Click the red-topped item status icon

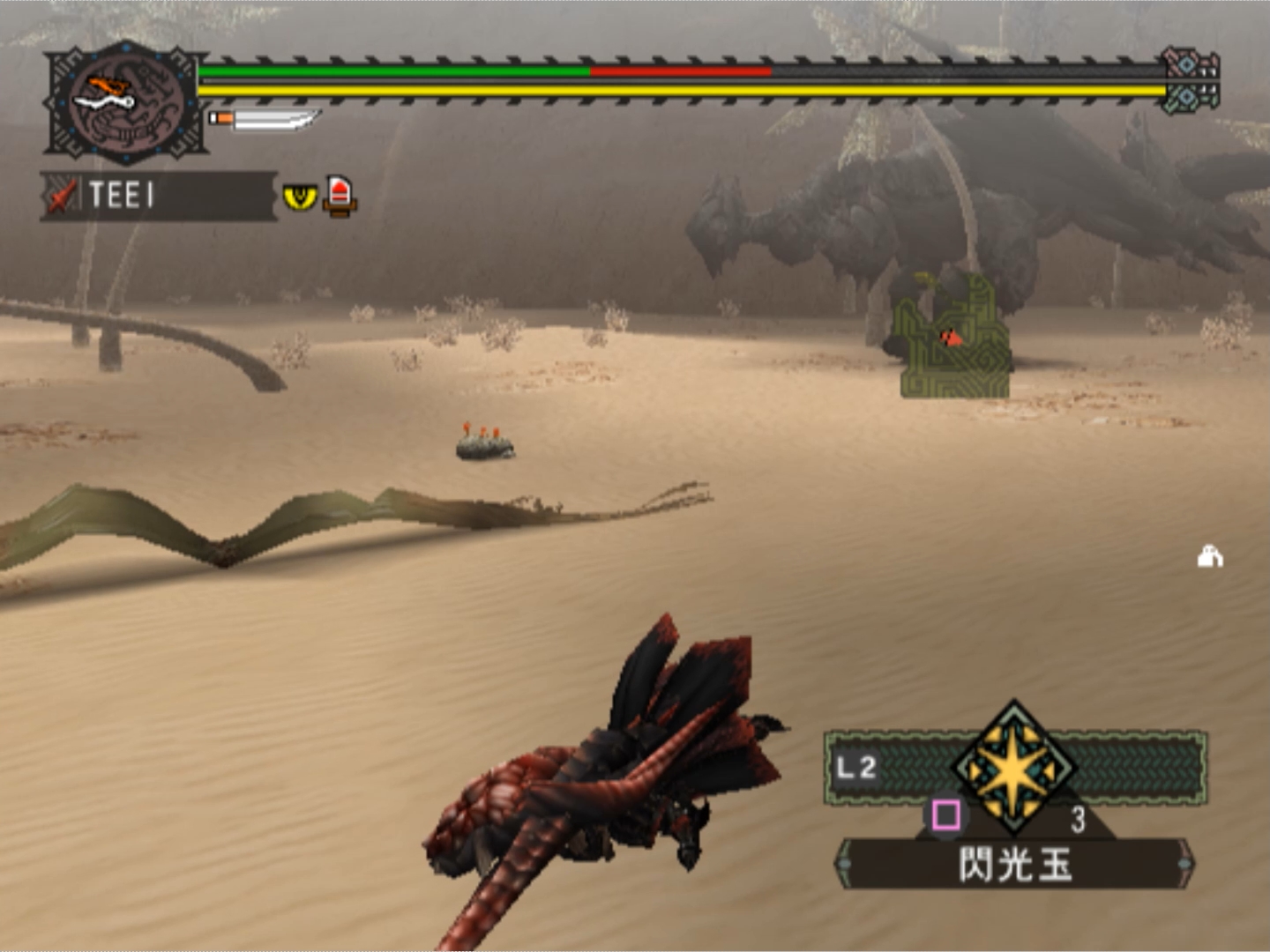click(x=340, y=196)
